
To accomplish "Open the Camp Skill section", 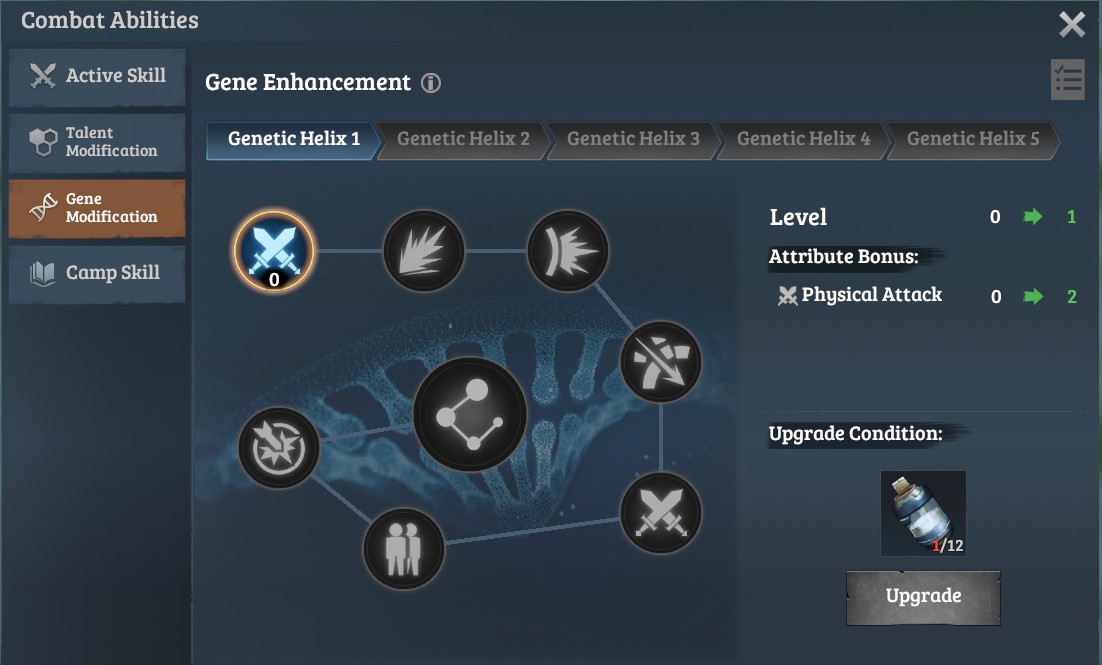I will (x=97, y=273).
